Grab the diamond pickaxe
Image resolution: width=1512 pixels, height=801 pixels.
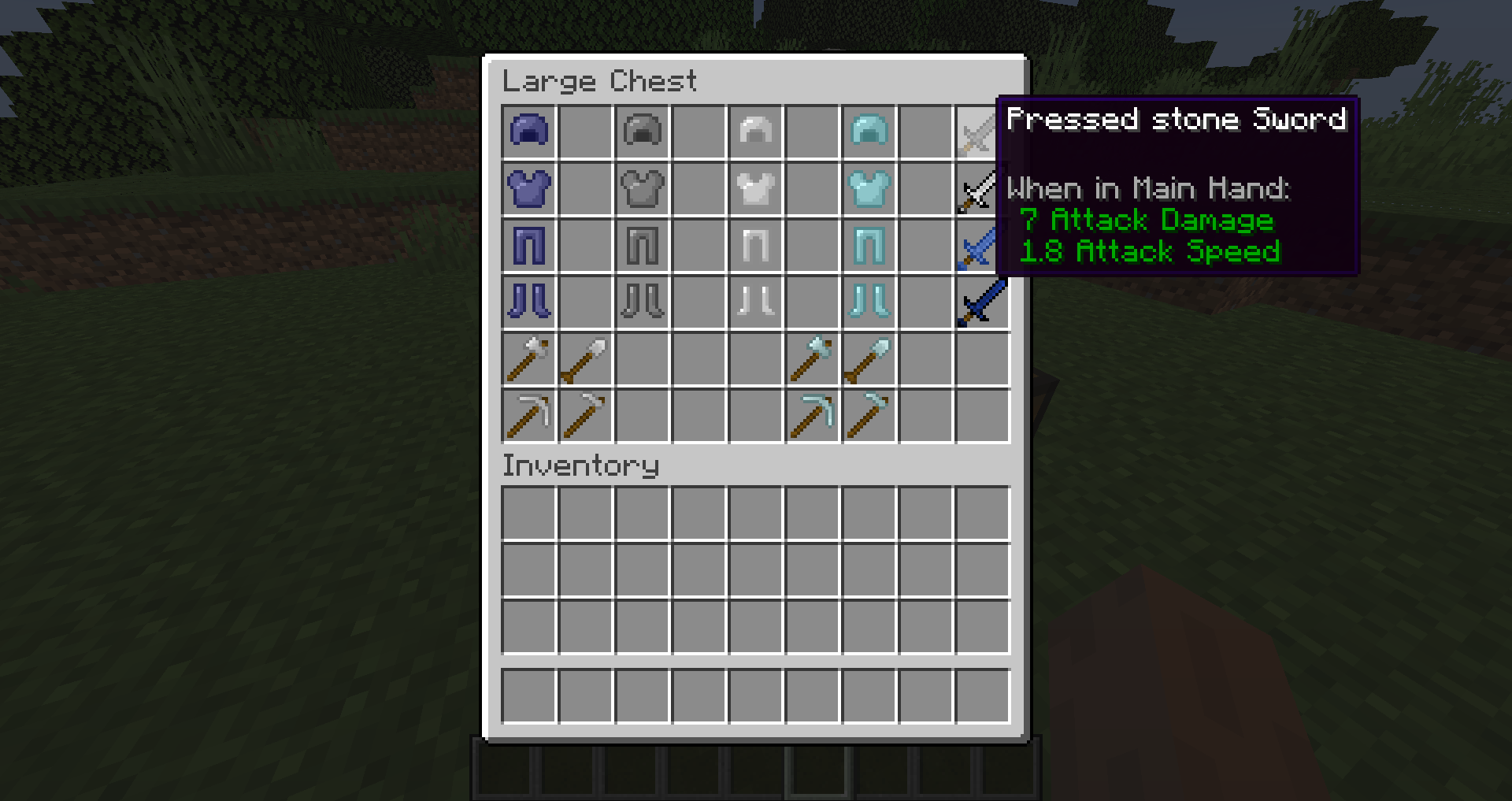(x=812, y=415)
